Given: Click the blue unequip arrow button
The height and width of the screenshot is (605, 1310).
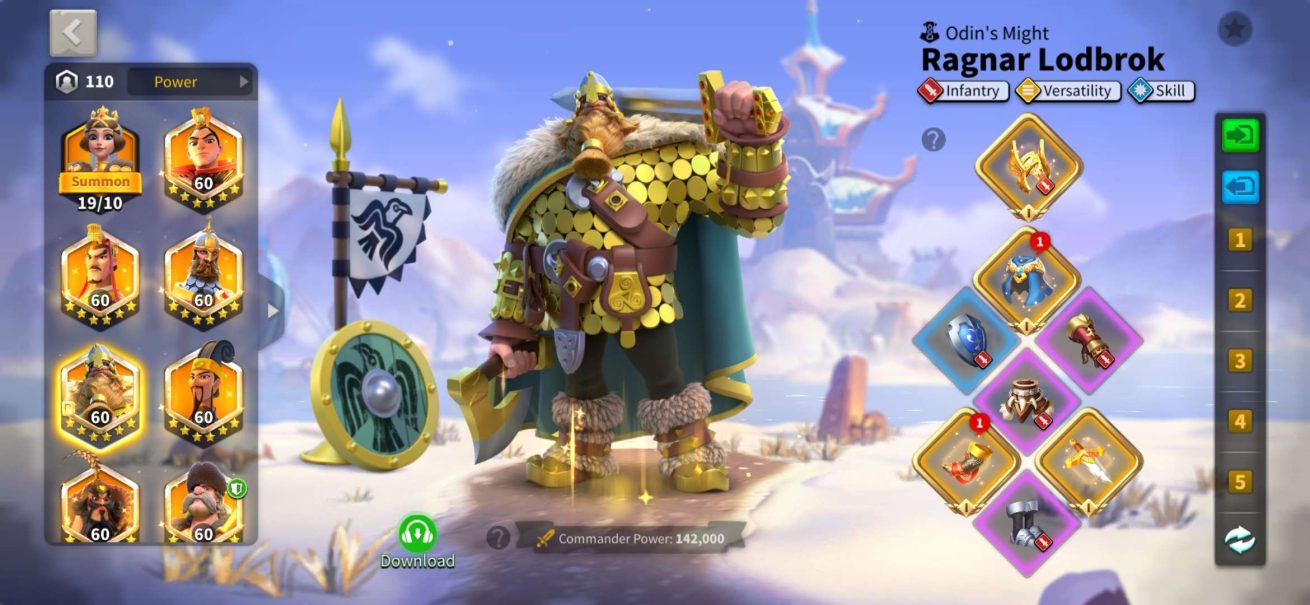Looking at the screenshot, I should (1240, 187).
